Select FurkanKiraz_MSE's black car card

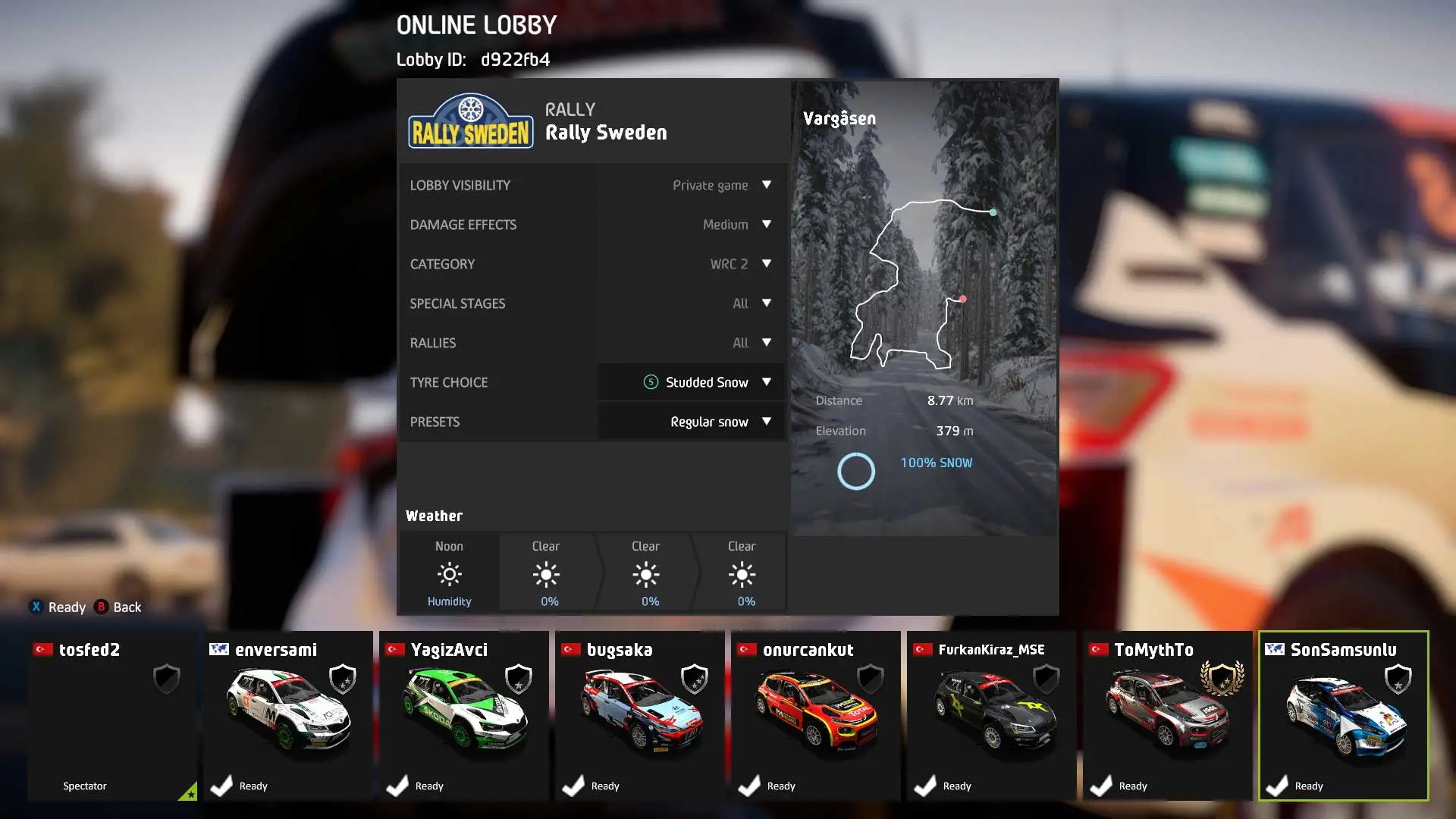point(992,715)
